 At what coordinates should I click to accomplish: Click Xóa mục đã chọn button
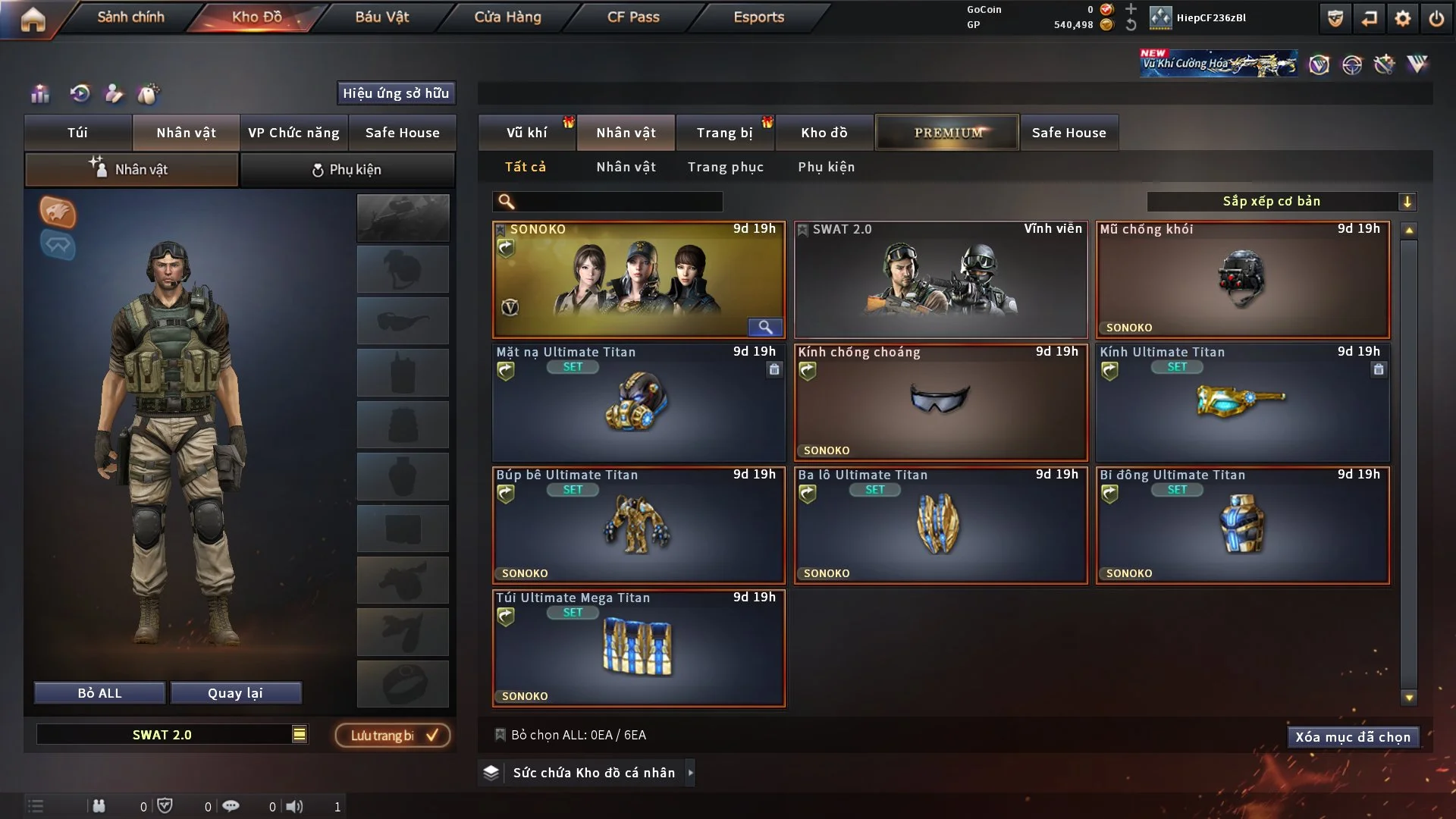click(x=1353, y=737)
